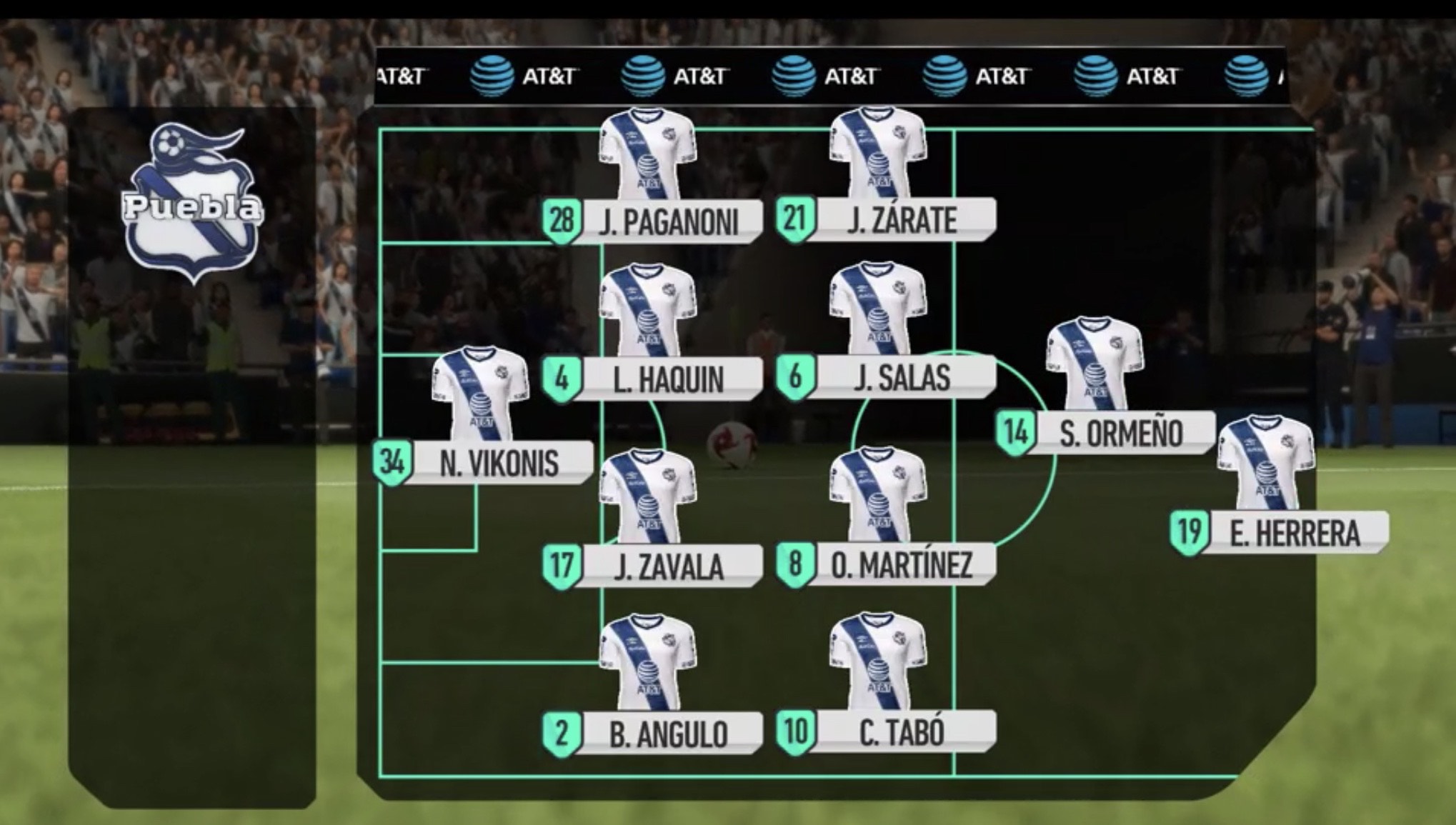Select striker E. Herrera's name plate
Image resolution: width=1456 pixels, height=825 pixels.
click(x=1280, y=533)
